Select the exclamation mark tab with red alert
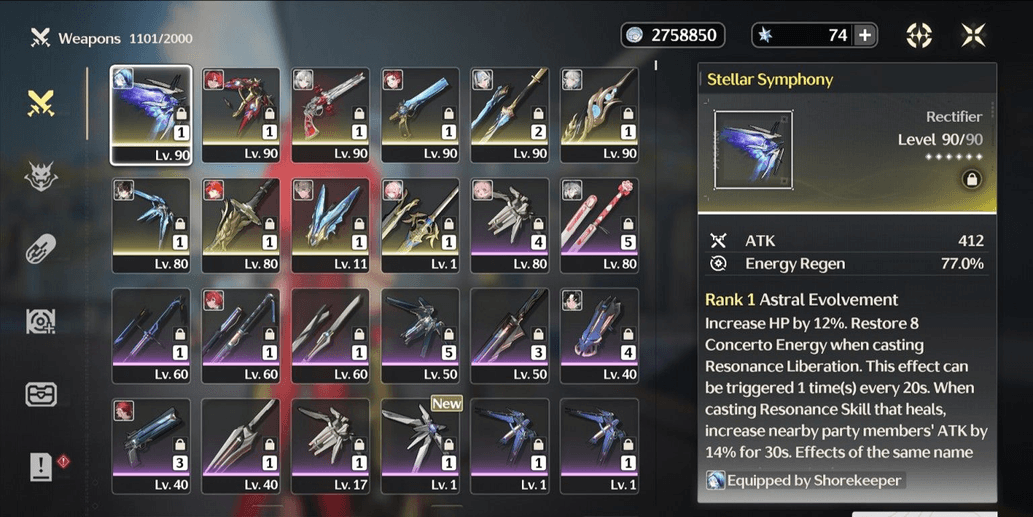Screen dimensions: 1033x517 41,466
